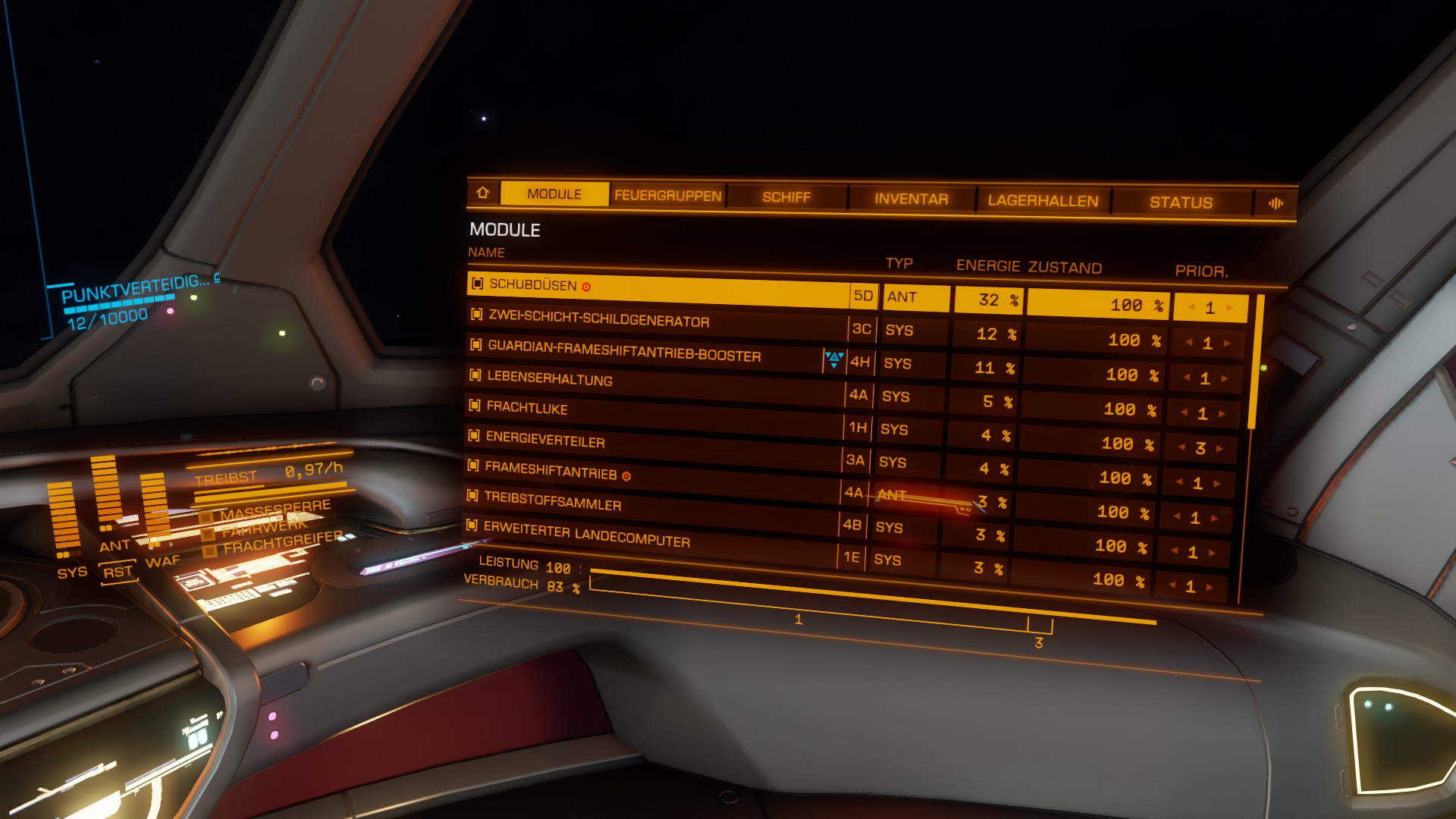Switch to the Feuergruppen tab
The image size is (1456, 819).
(667, 196)
